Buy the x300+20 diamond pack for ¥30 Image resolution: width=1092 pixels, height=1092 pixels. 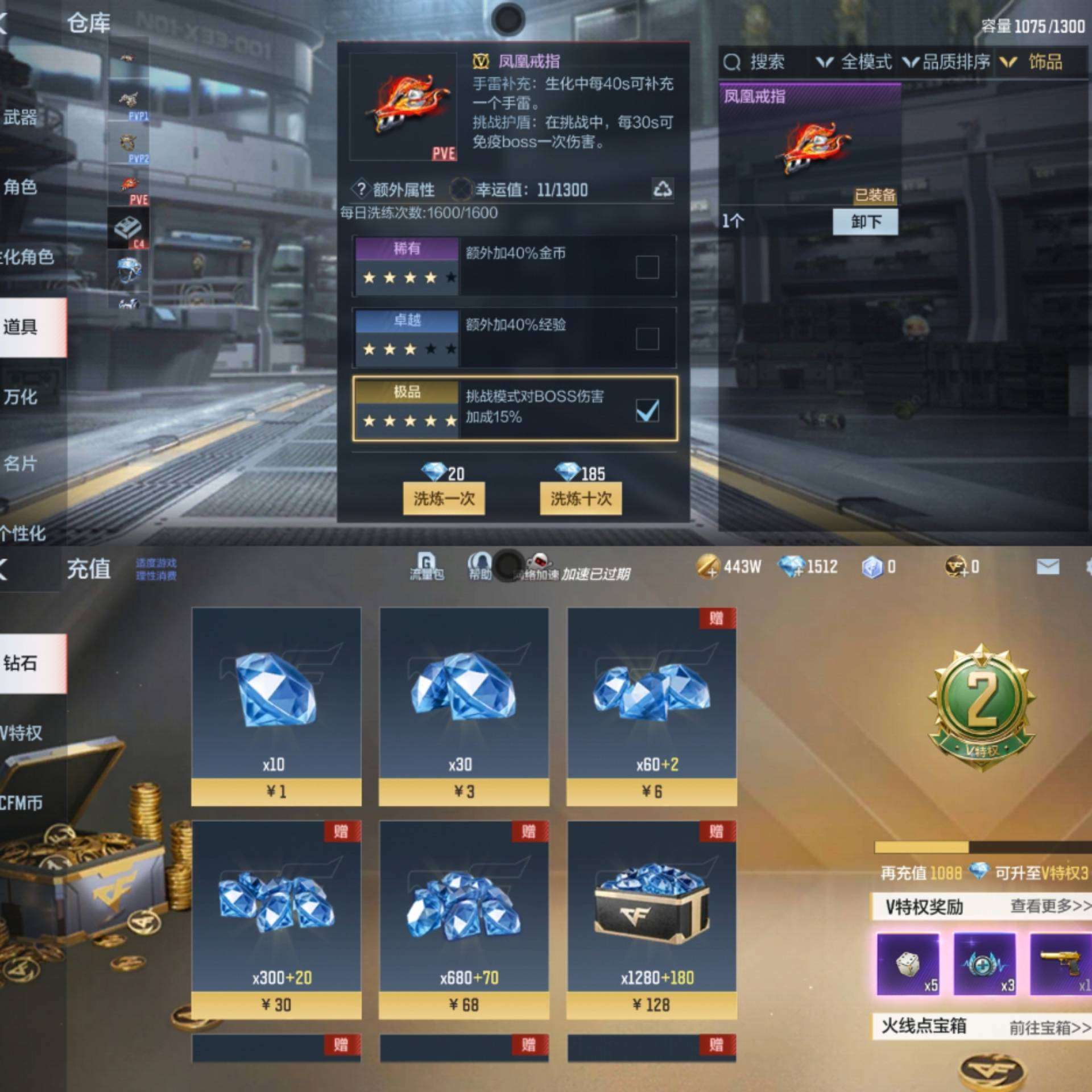point(276,920)
